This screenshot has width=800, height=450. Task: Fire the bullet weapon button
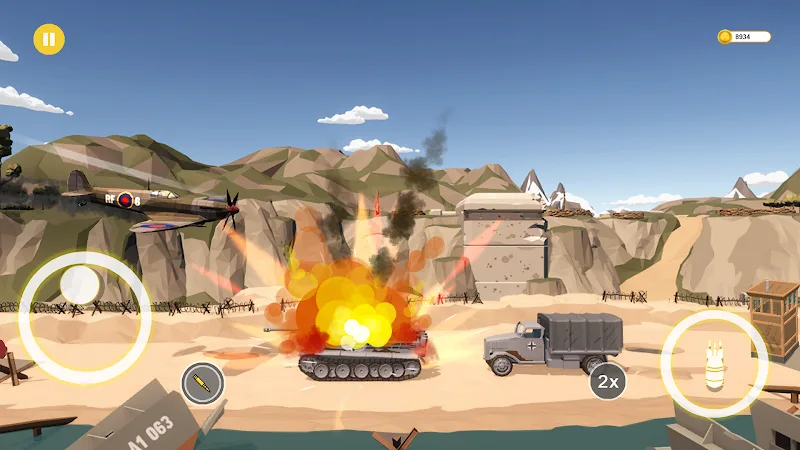[203, 383]
